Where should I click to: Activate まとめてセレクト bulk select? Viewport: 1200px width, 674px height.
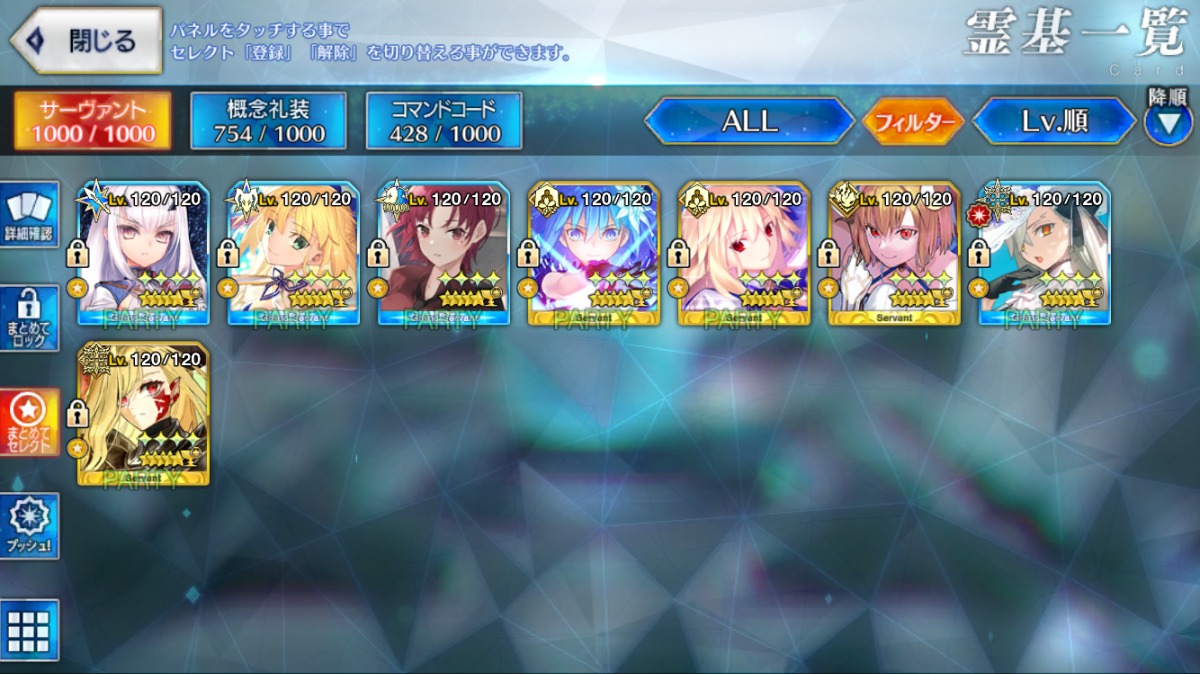tap(29, 421)
